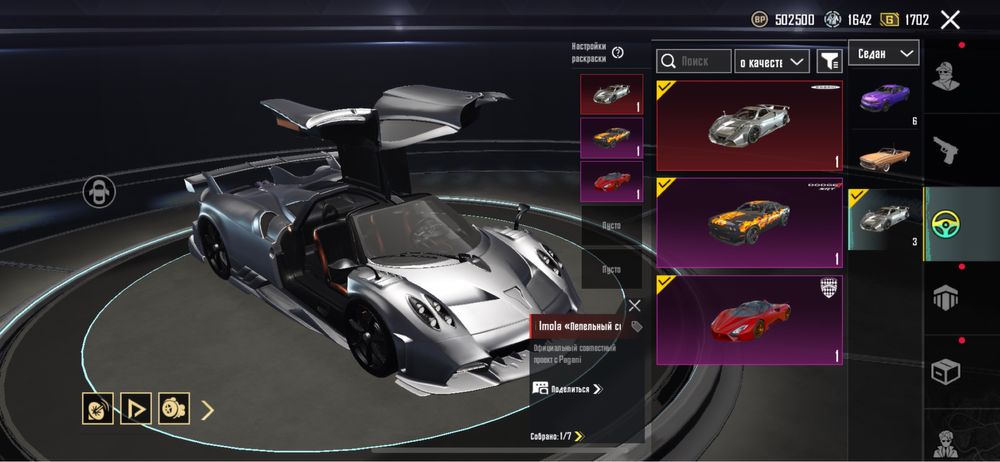Choose the flame-painted Dodge skin card
The width and height of the screenshot is (1000, 462).
(749, 222)
